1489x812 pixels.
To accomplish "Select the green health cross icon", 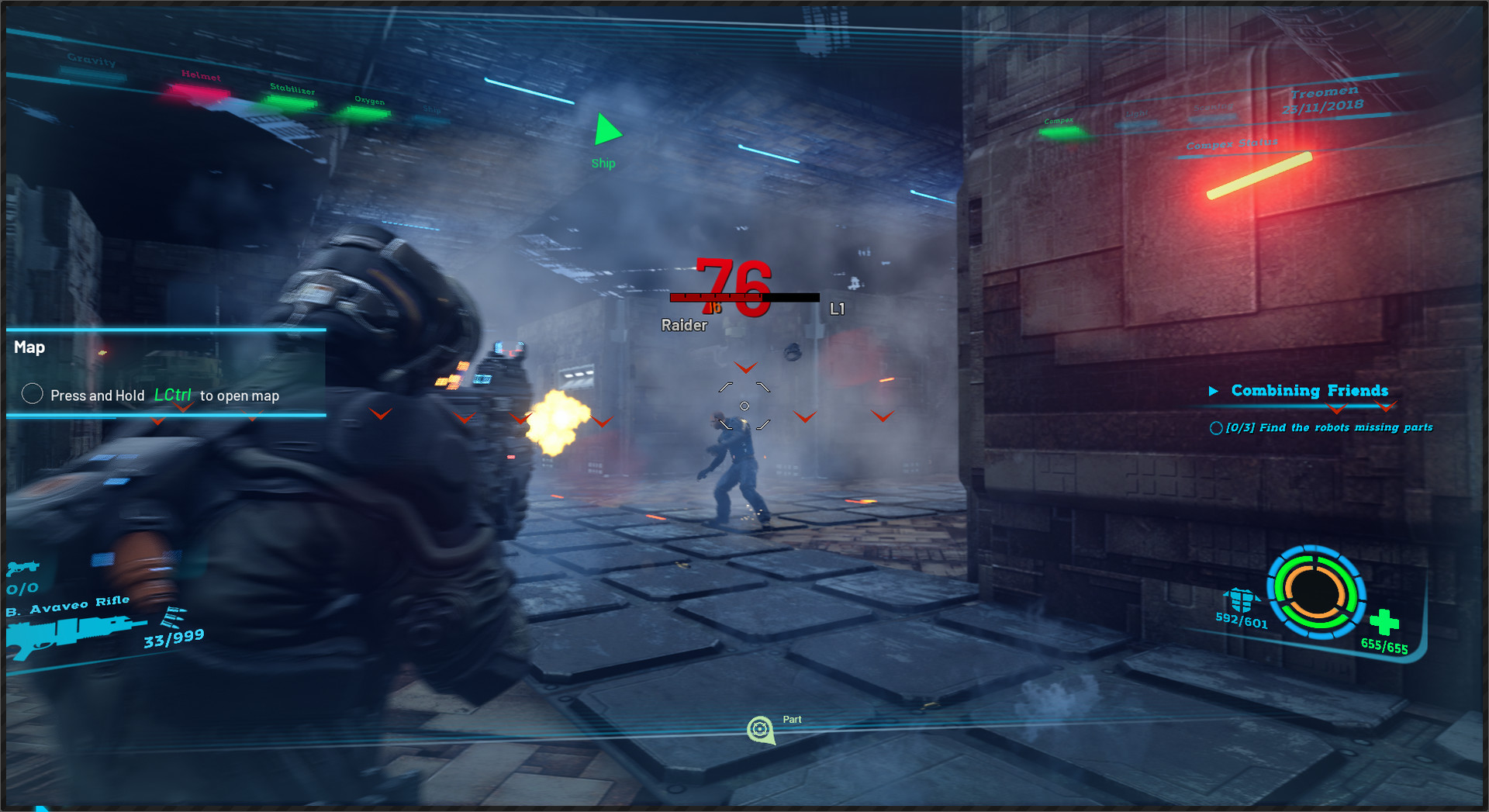I will point(1386,620).
